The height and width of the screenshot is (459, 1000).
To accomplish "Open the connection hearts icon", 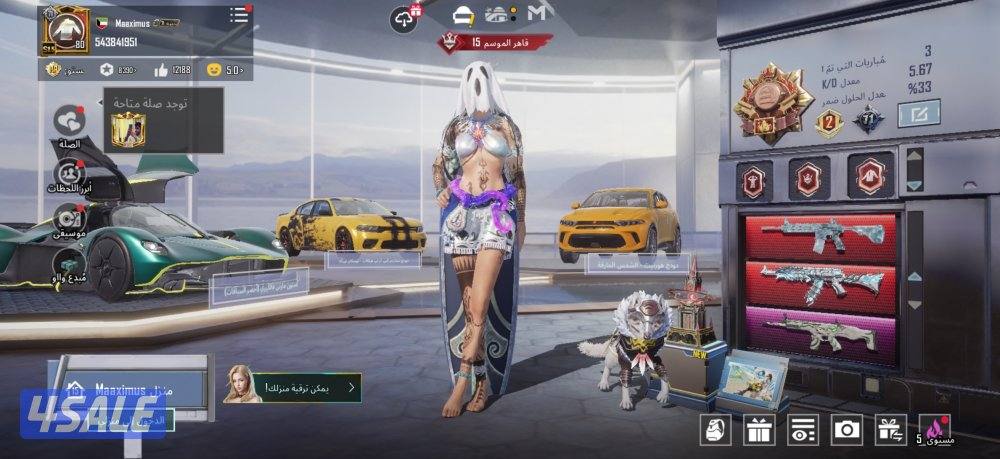I will (69, 121).
